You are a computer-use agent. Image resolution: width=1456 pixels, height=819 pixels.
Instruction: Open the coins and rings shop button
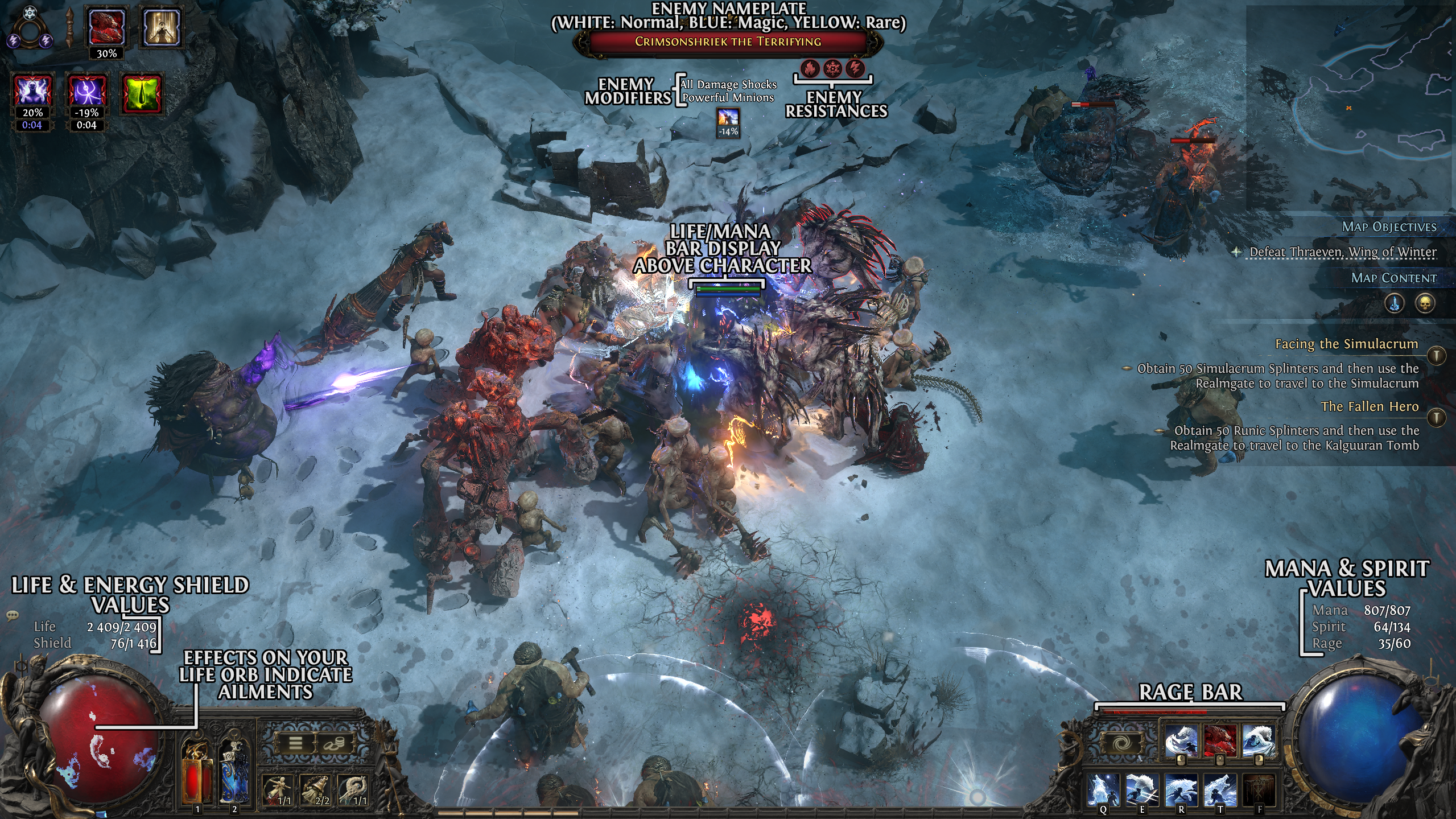pos(334,743)
